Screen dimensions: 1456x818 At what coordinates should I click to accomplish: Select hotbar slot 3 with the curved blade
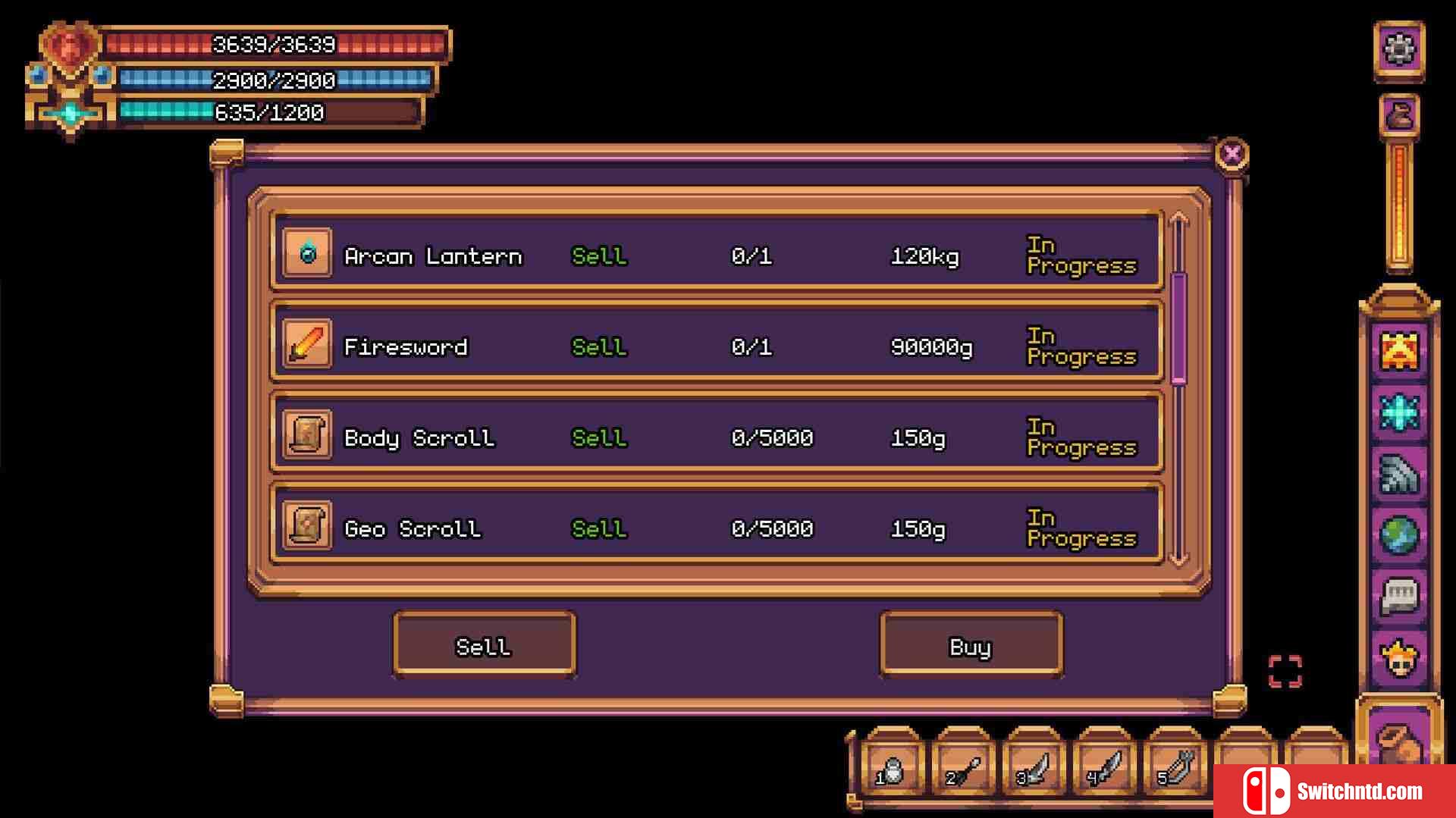(1034, 769)
